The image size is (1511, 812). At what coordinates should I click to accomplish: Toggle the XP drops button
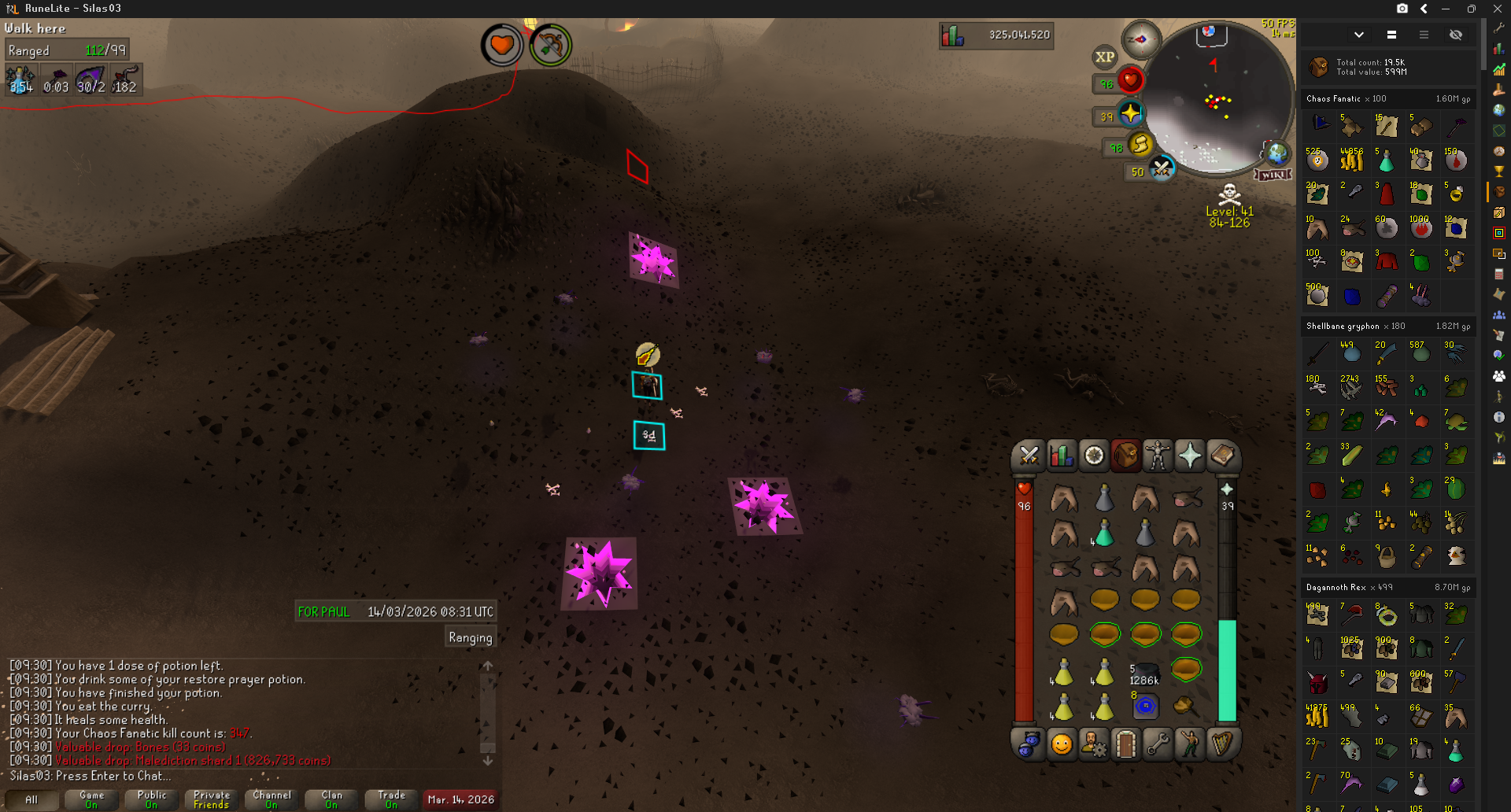(x=1105, y=57)
